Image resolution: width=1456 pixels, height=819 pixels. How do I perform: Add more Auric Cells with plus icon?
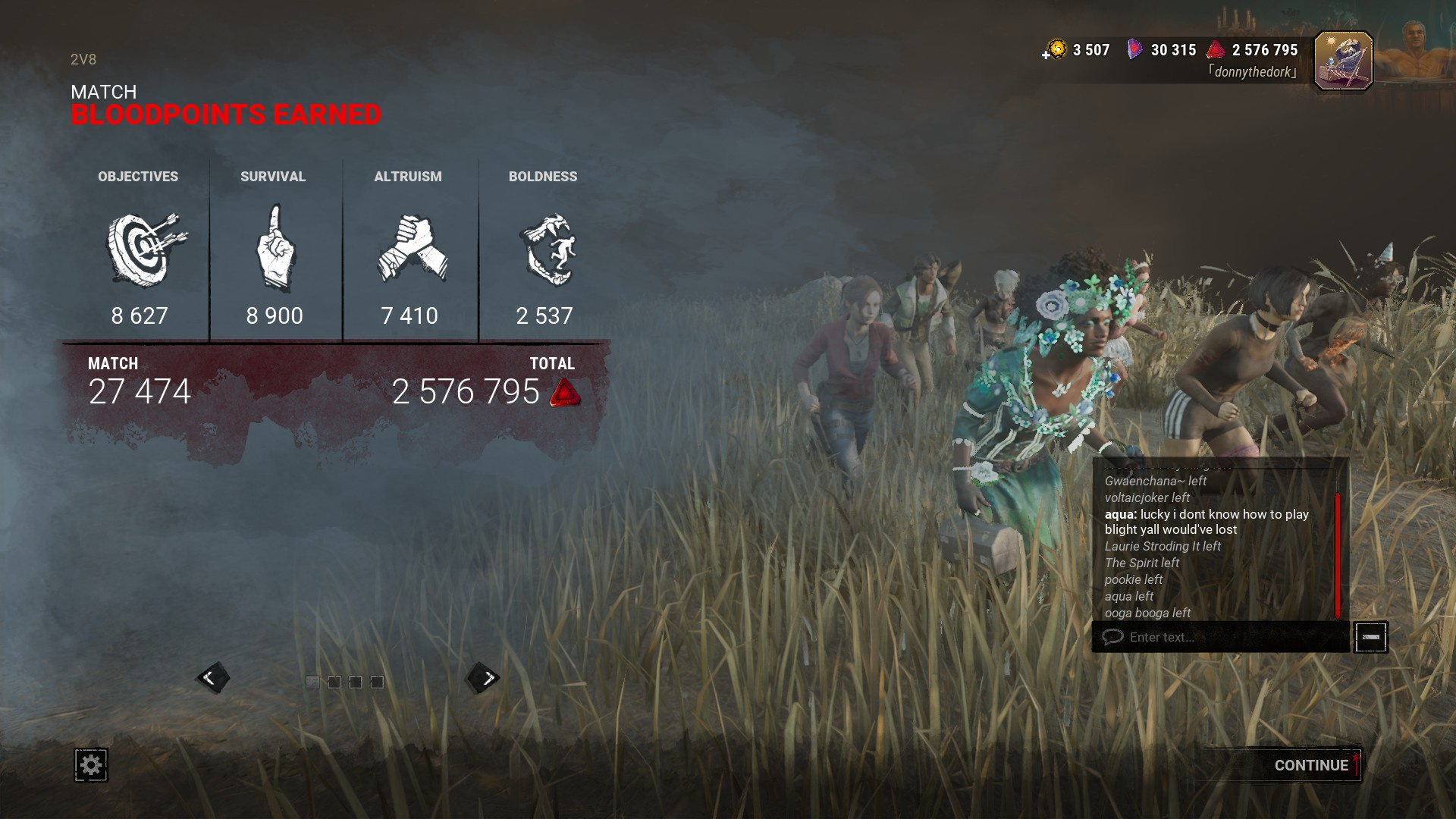[x=1047, y=55]
